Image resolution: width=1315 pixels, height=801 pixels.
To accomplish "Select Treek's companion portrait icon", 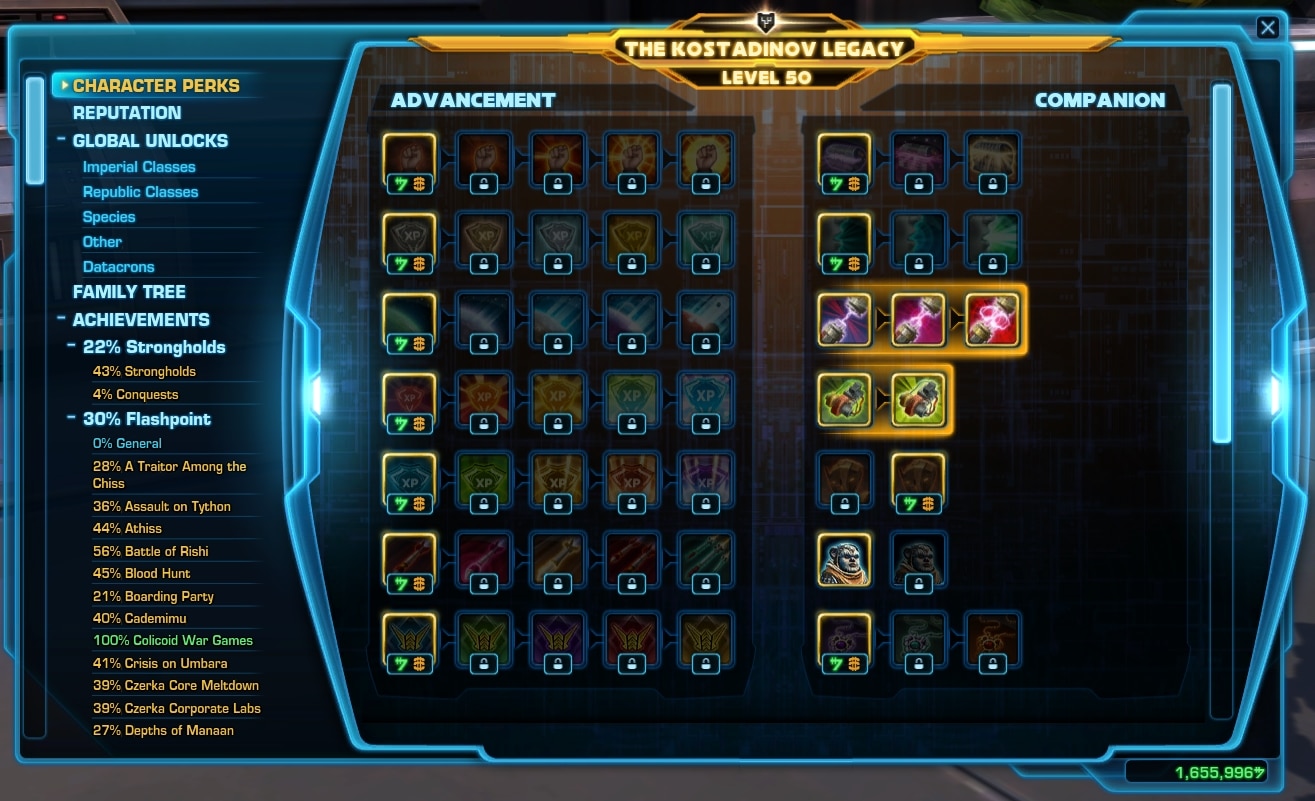I will (845, 562).
